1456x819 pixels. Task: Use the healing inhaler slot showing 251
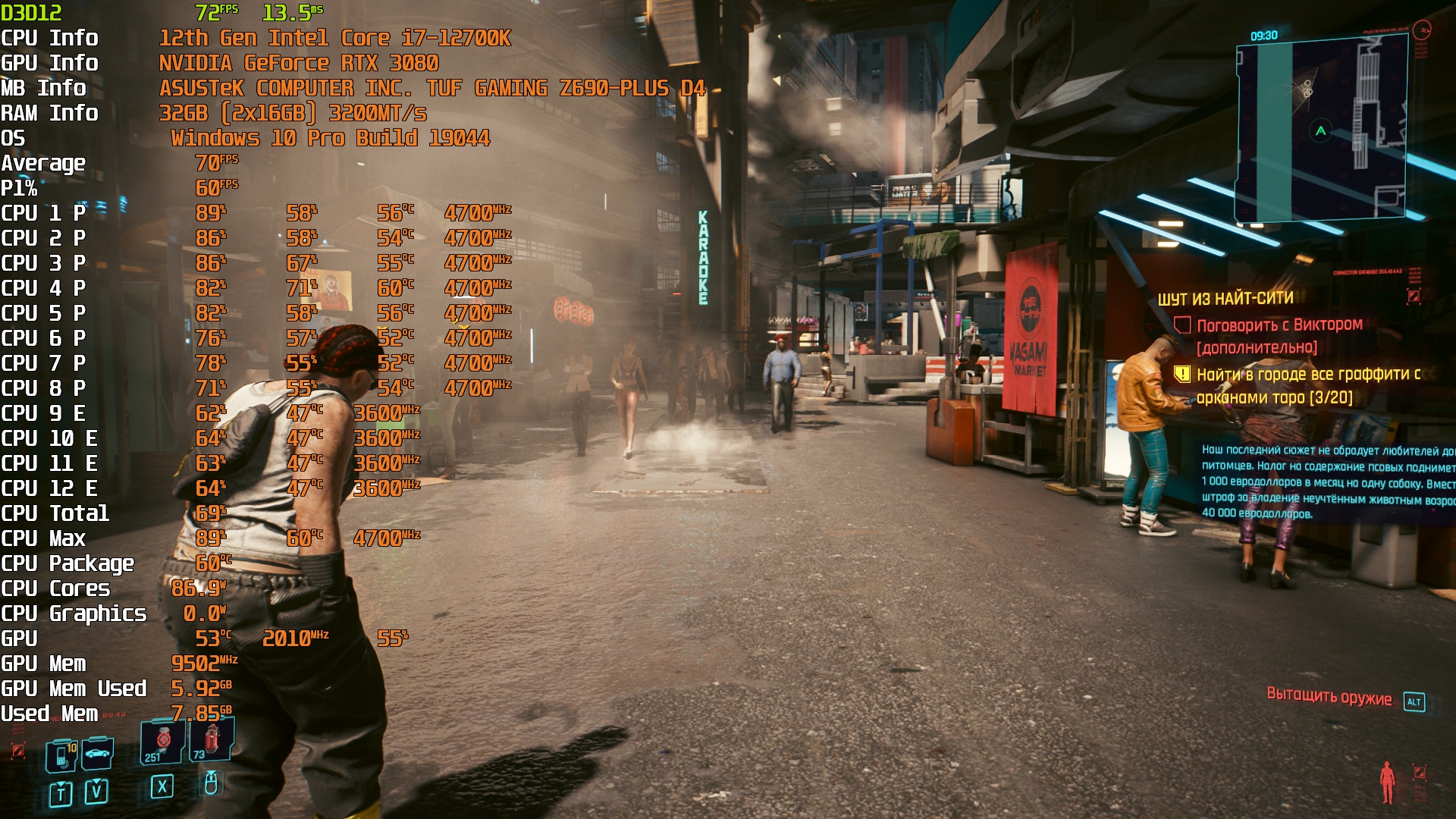tap(162, 742)
